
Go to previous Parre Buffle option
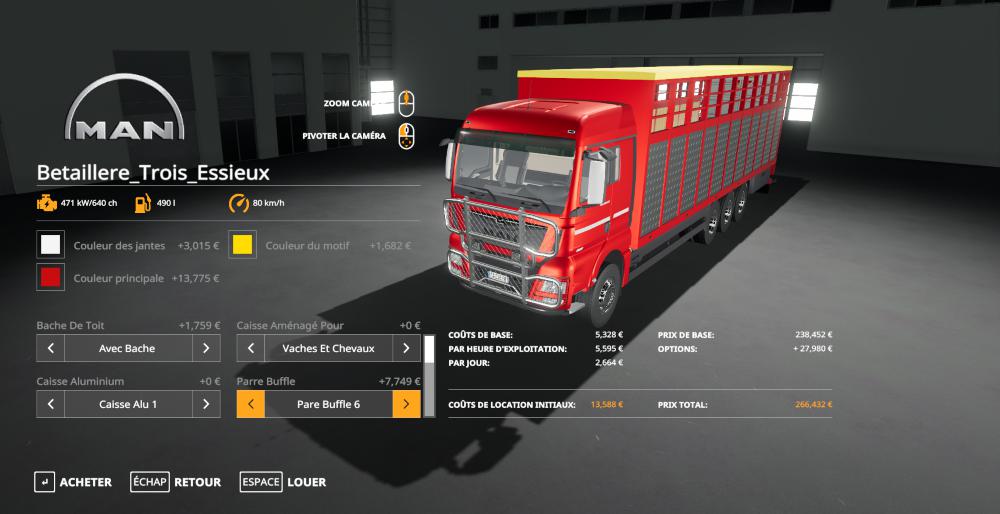pos(251,404)
